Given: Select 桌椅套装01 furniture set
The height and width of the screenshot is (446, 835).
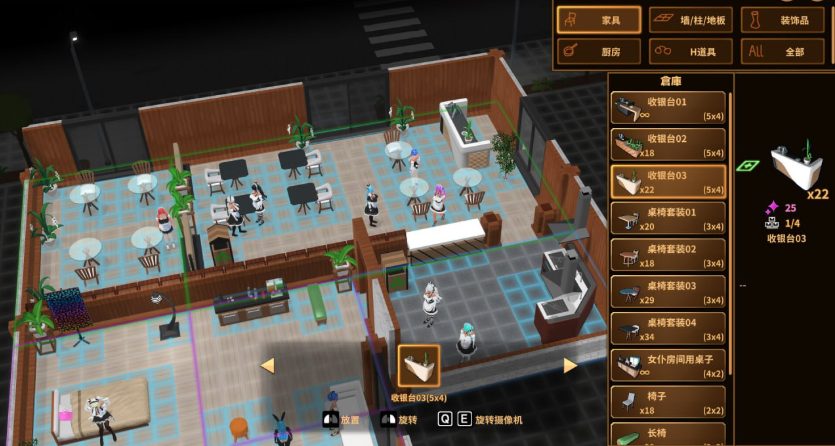Looking at the screenshot, I should [669, 219].
